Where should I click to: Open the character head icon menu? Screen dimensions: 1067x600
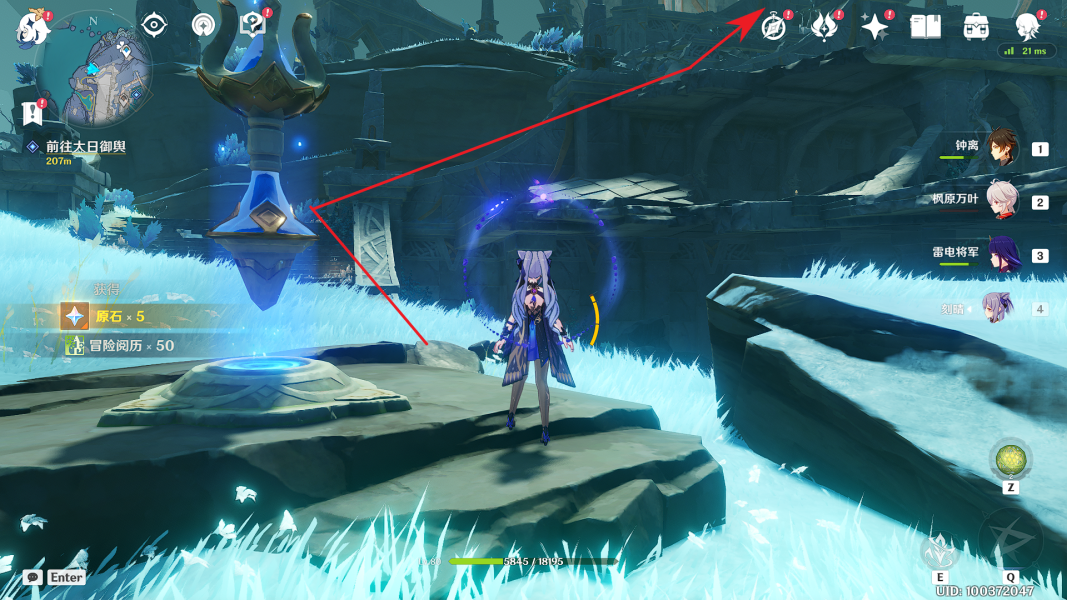(x=1027, y=27)
